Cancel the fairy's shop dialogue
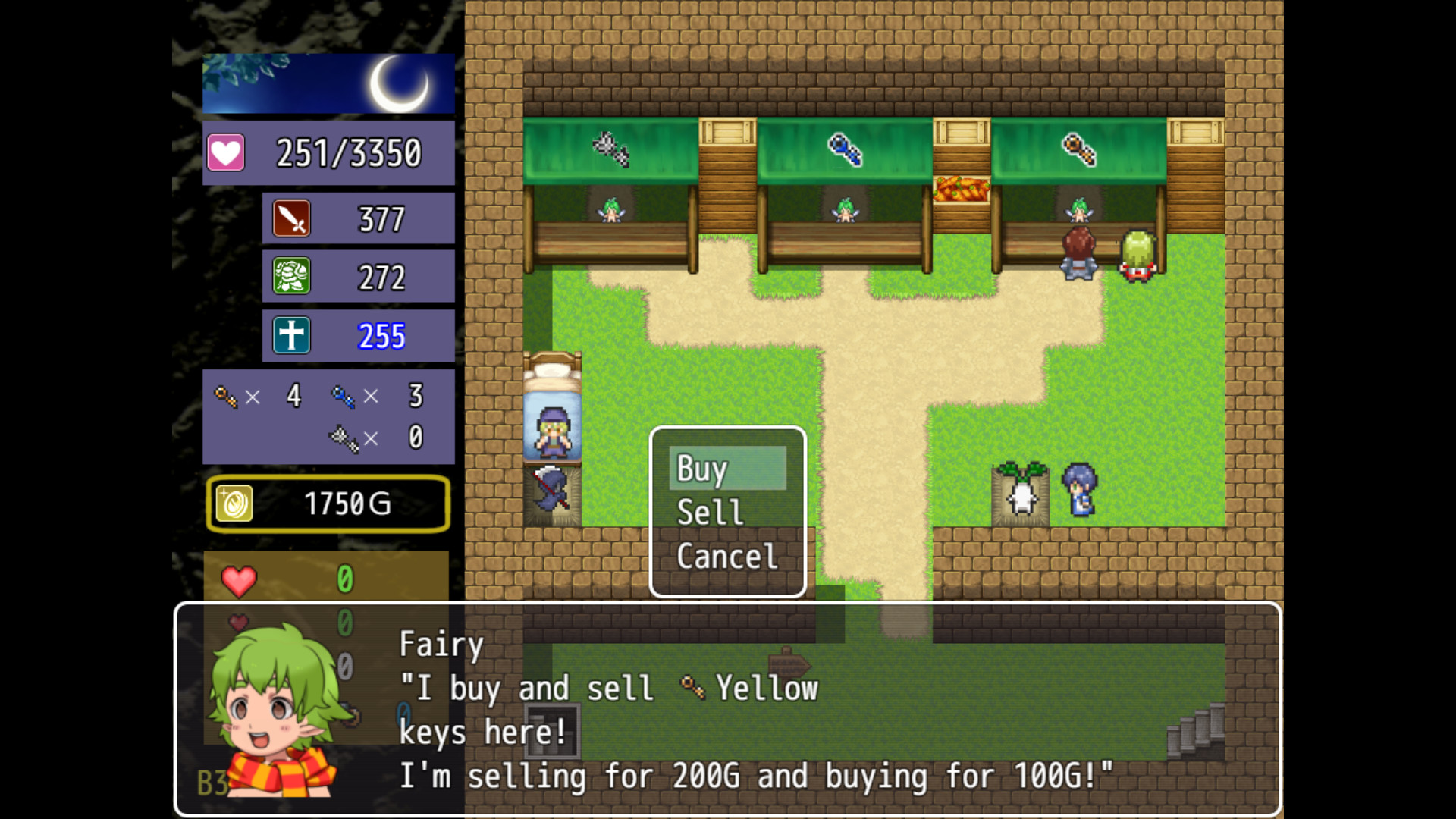 726,557
